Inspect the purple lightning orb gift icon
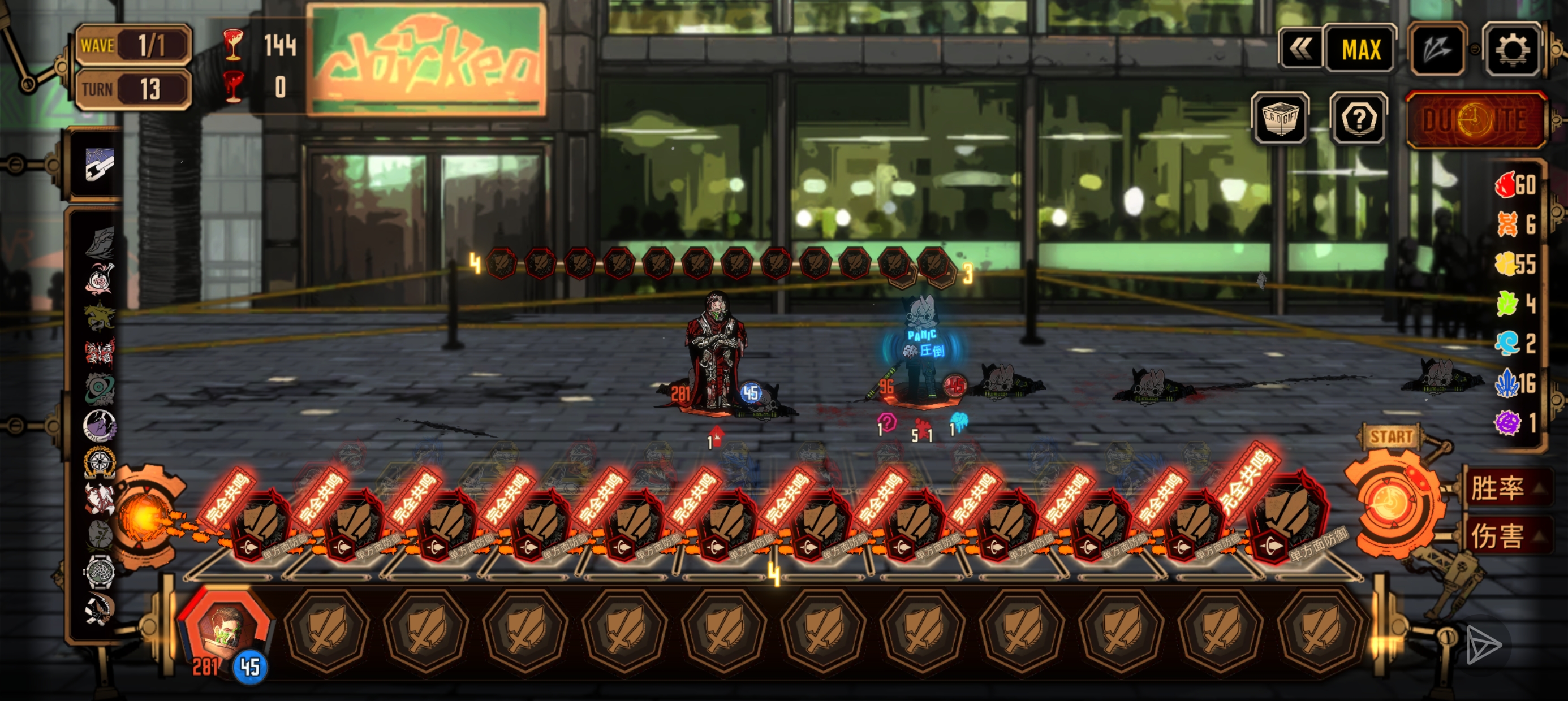Screen dimensions: 1568x701 pos(99,425)
